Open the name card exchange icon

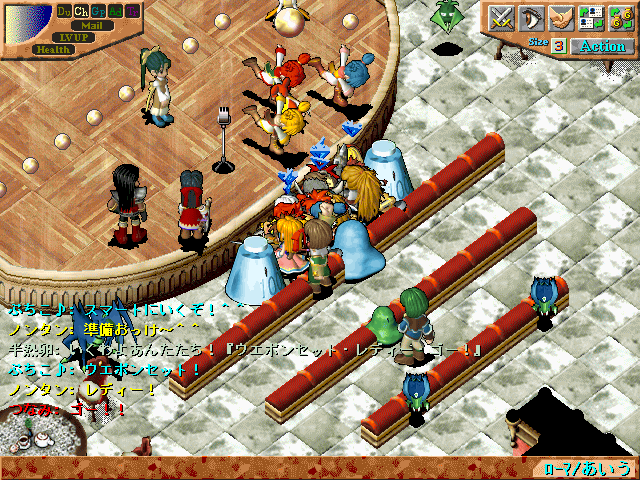point(590,17)
